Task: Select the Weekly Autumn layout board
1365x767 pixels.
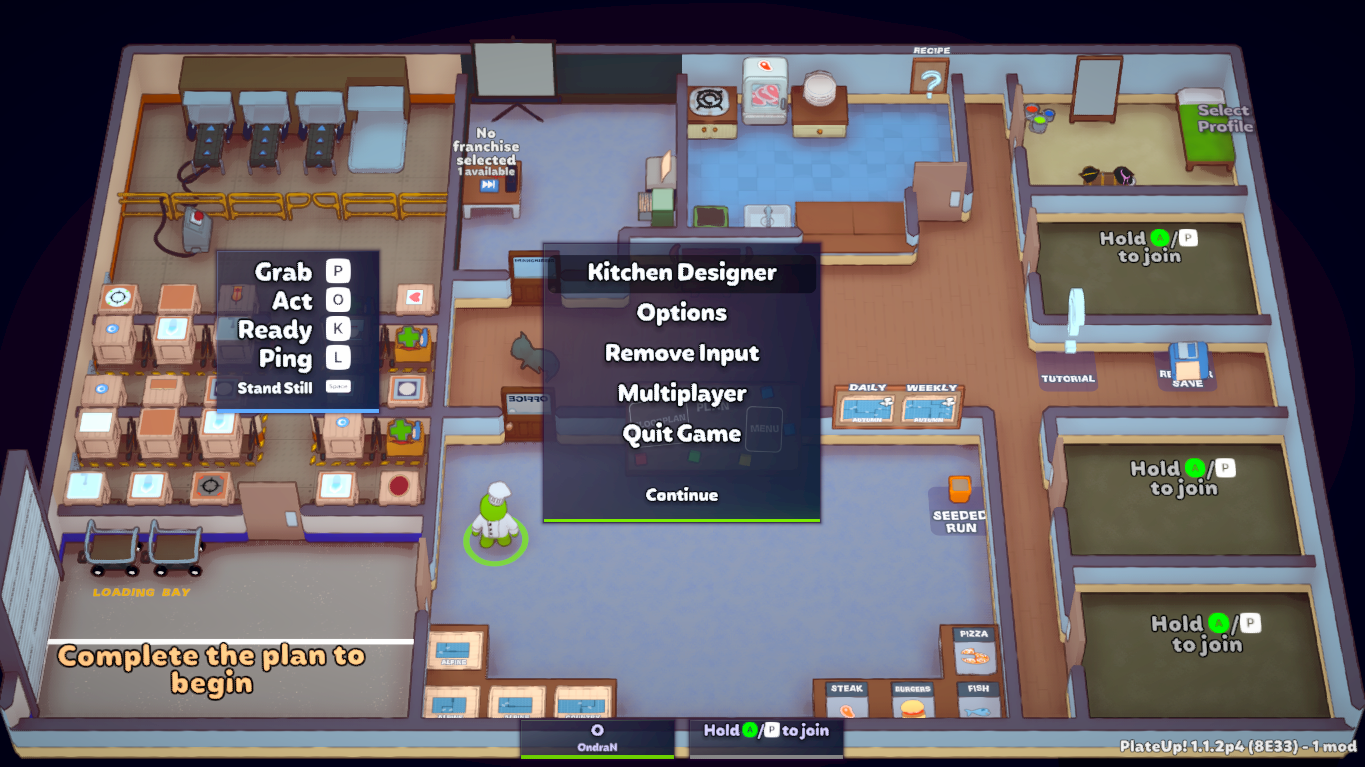Action: coord(932,408)
